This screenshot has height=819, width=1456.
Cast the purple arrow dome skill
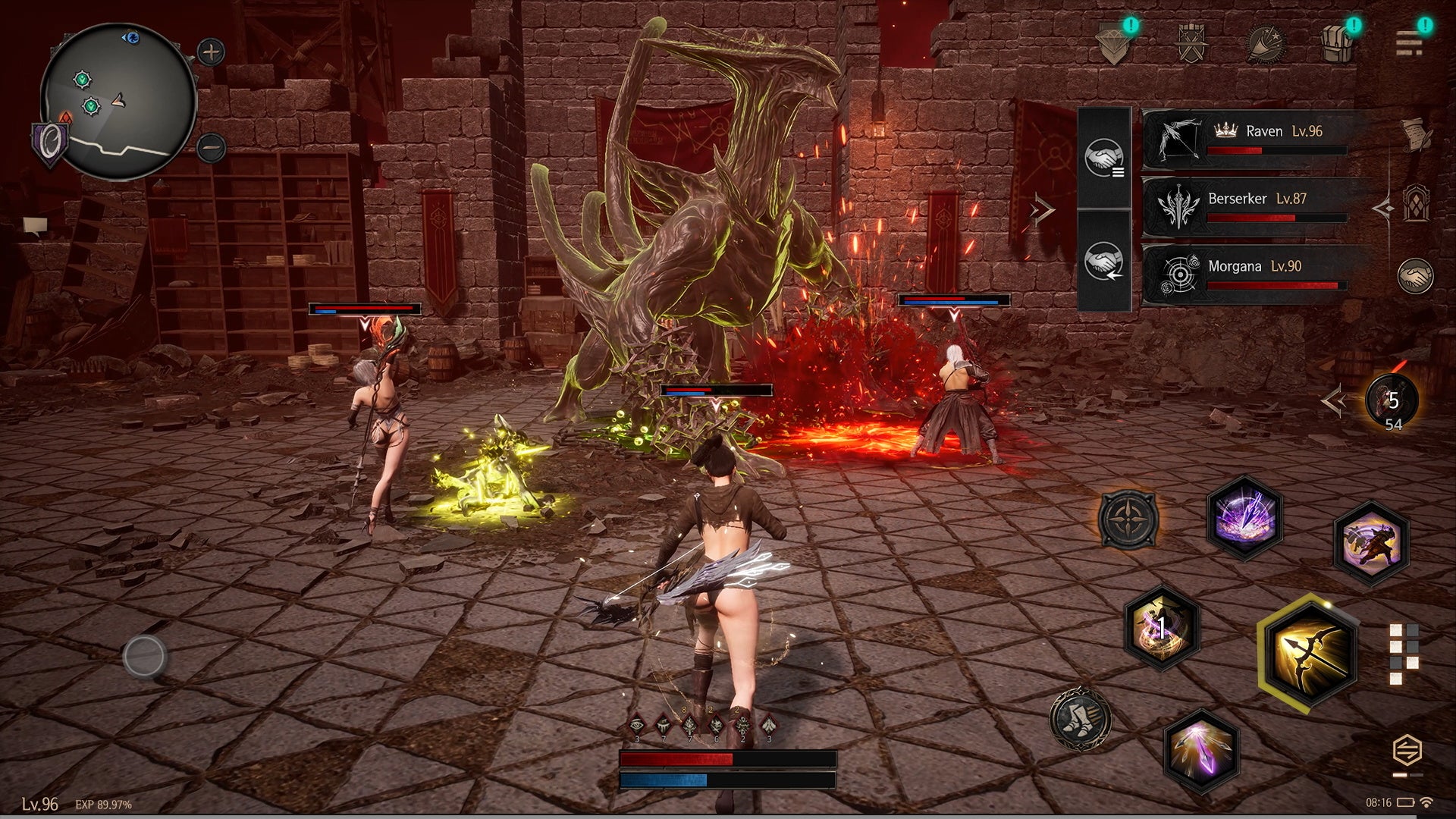pyautogui.click(x=1244, y=518)
